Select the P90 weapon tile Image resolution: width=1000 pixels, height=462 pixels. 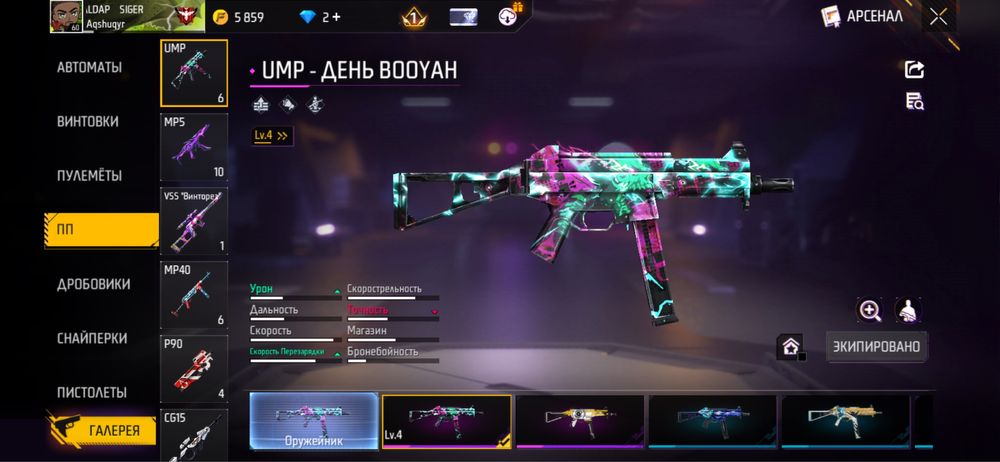[194, 367]
